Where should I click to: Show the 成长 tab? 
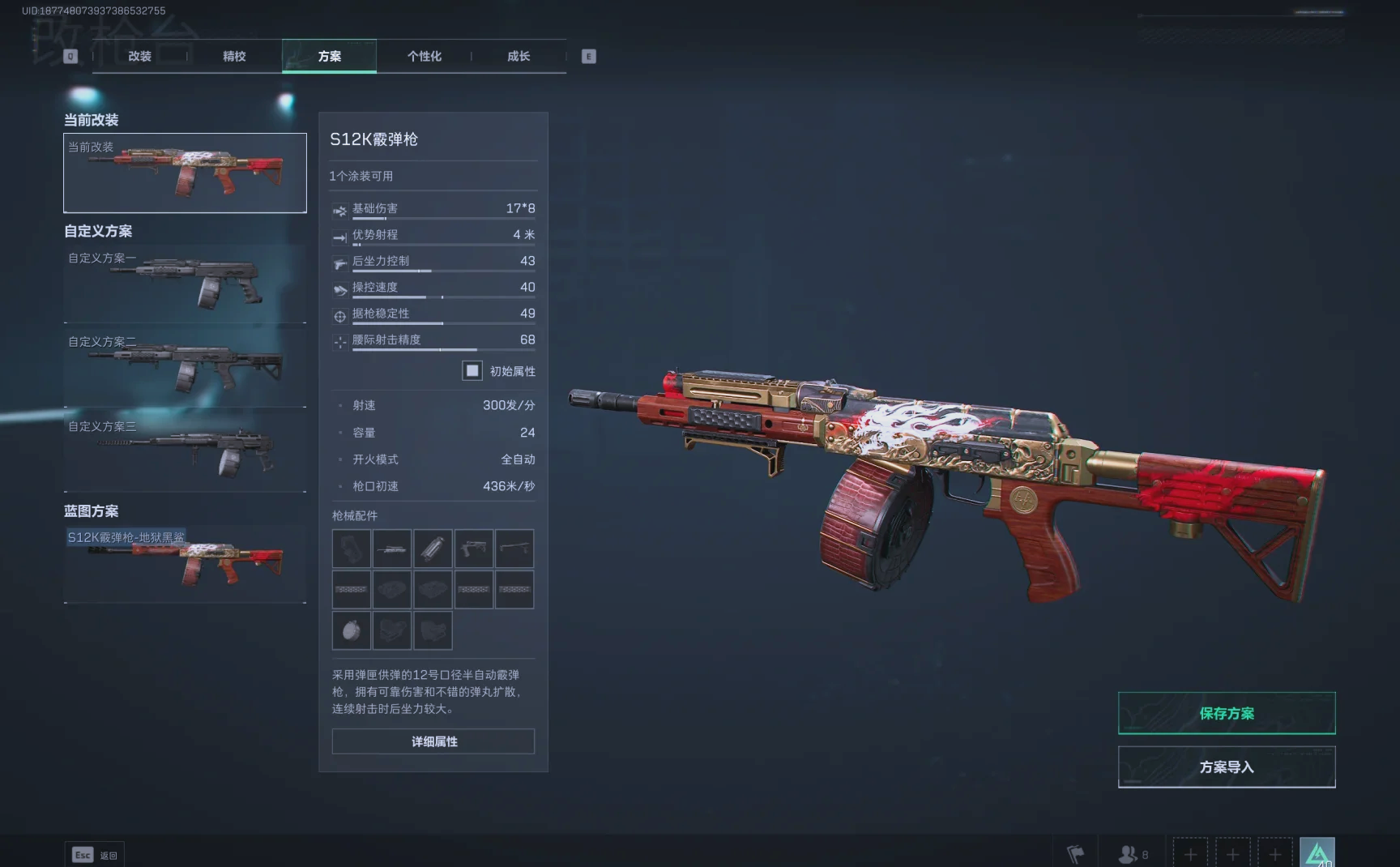click(x=519, y=56)
